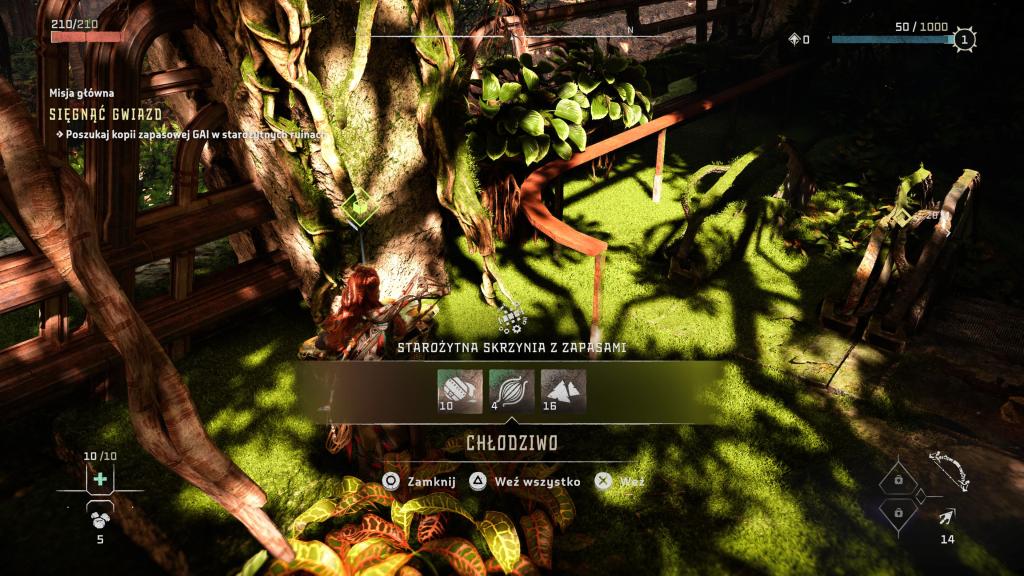Select the arrow ammo icon
This screenshot has height=576, width=1024.
point(947,516)
